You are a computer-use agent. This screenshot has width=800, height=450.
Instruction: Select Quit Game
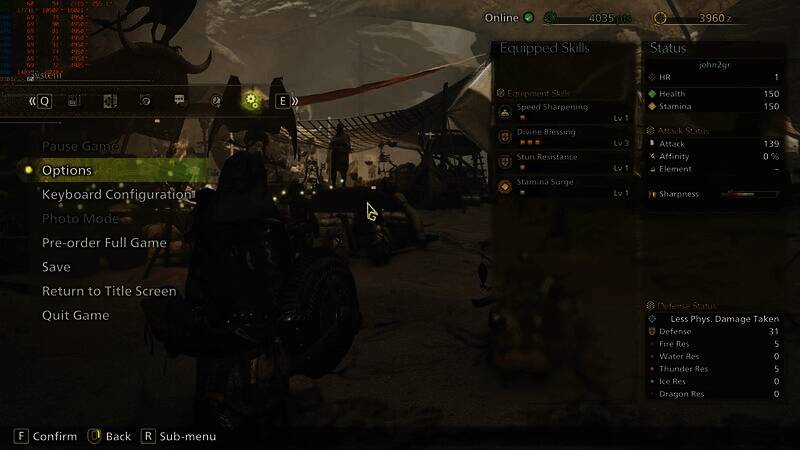[x=76, y=315]
